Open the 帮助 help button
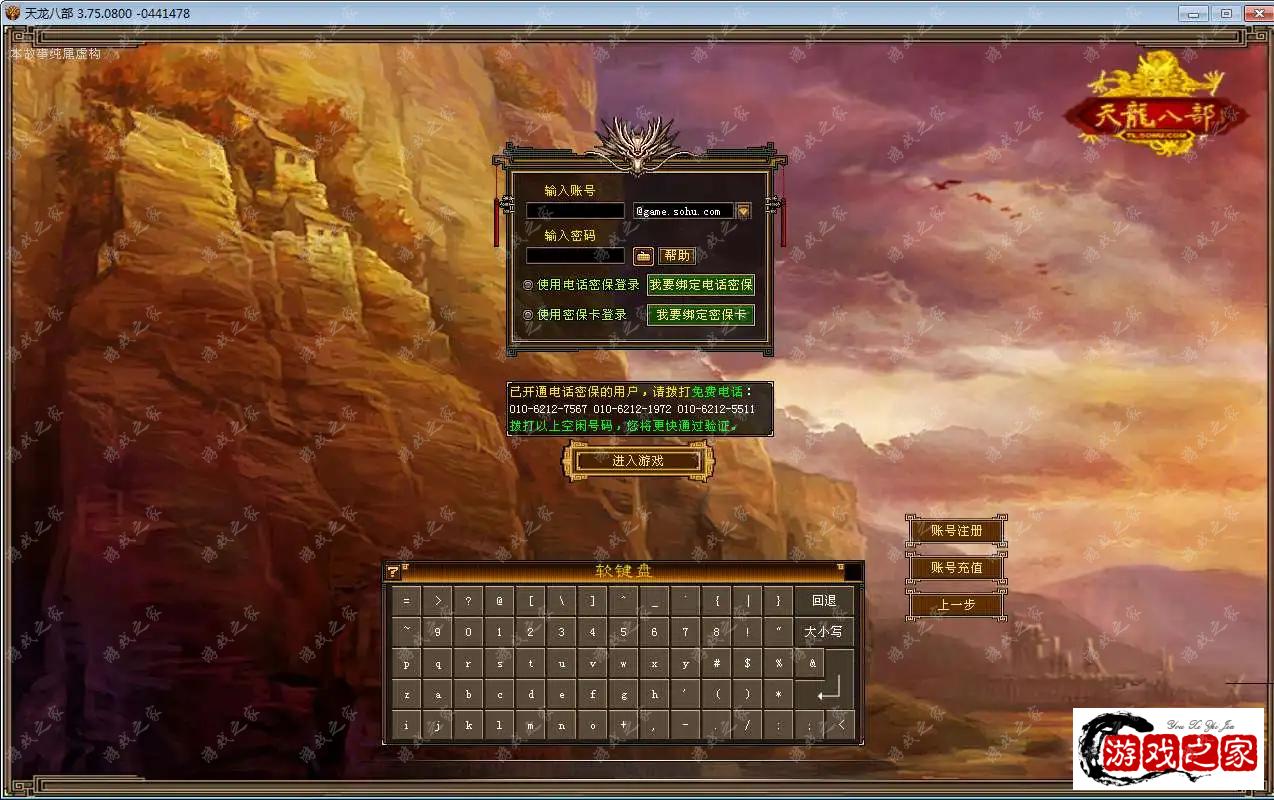The width and height of the screenshot is (1274, 800). pos(676,255)
